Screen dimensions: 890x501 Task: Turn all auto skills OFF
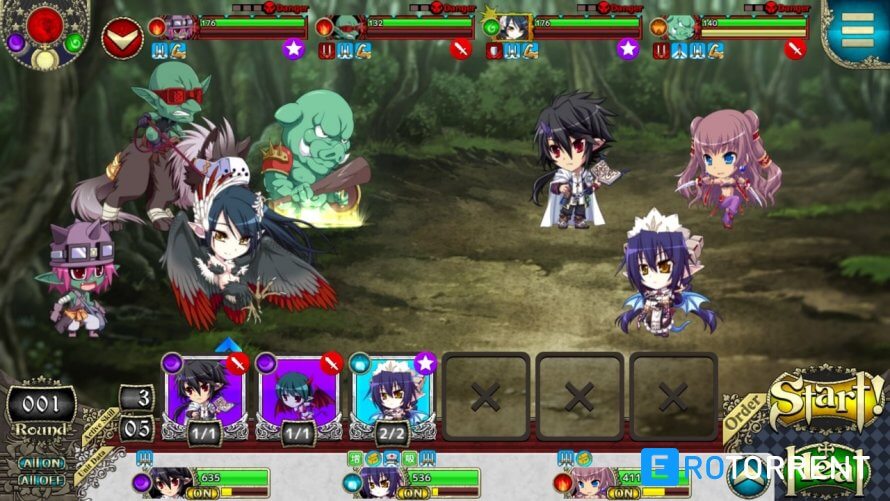[40, 478]
